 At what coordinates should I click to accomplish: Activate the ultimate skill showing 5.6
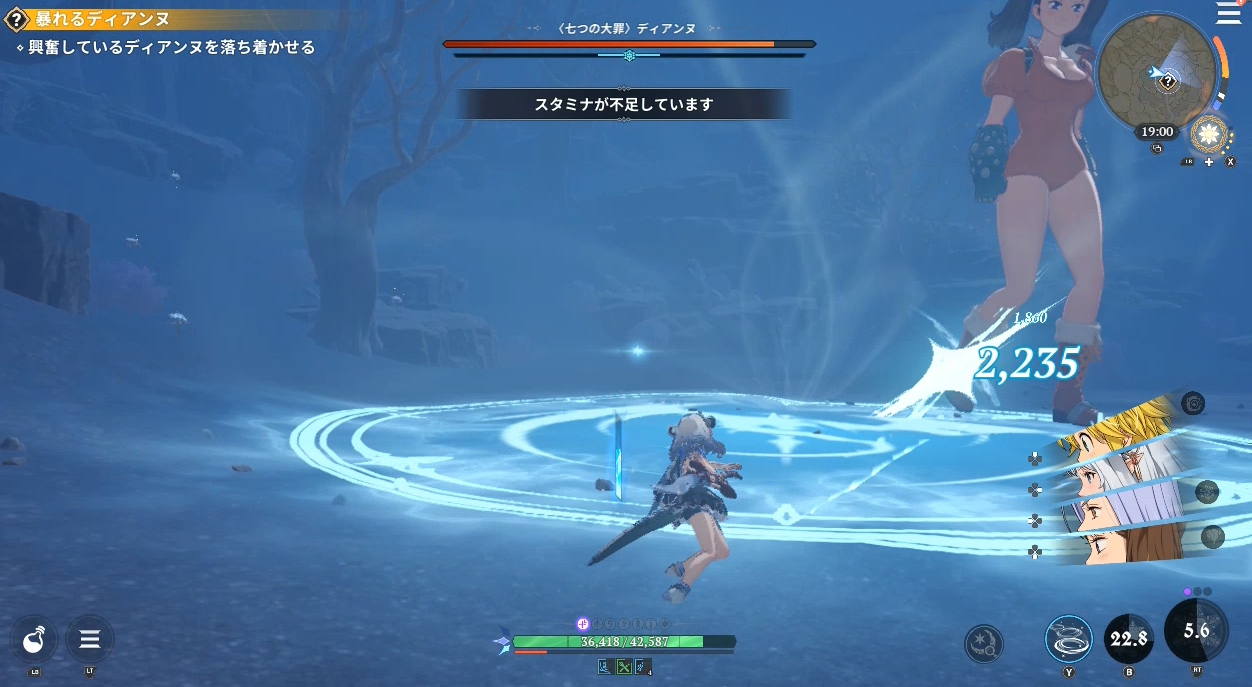(1196, 630)
